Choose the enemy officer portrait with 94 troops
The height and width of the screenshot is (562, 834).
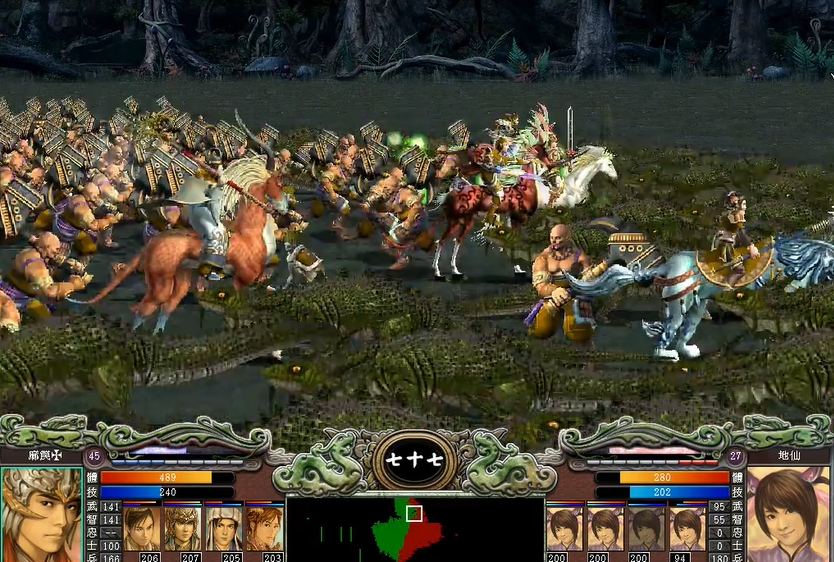click(x=687, y=528)
